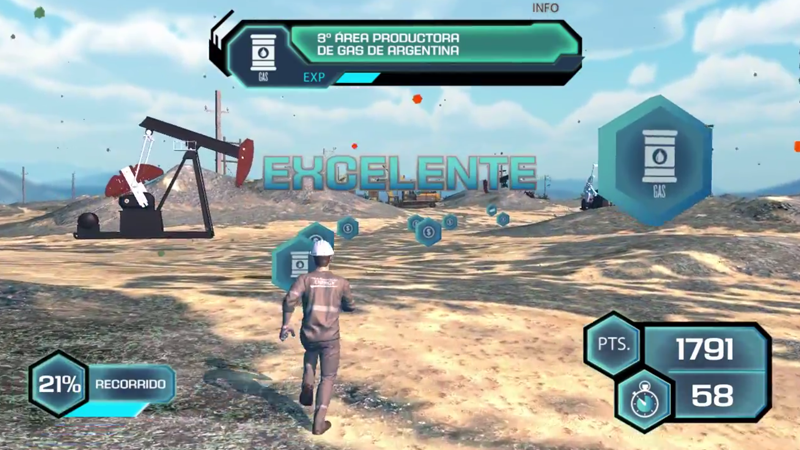
Task: Click the GAS barrel icon in the banner
Action: click(264, 52)
